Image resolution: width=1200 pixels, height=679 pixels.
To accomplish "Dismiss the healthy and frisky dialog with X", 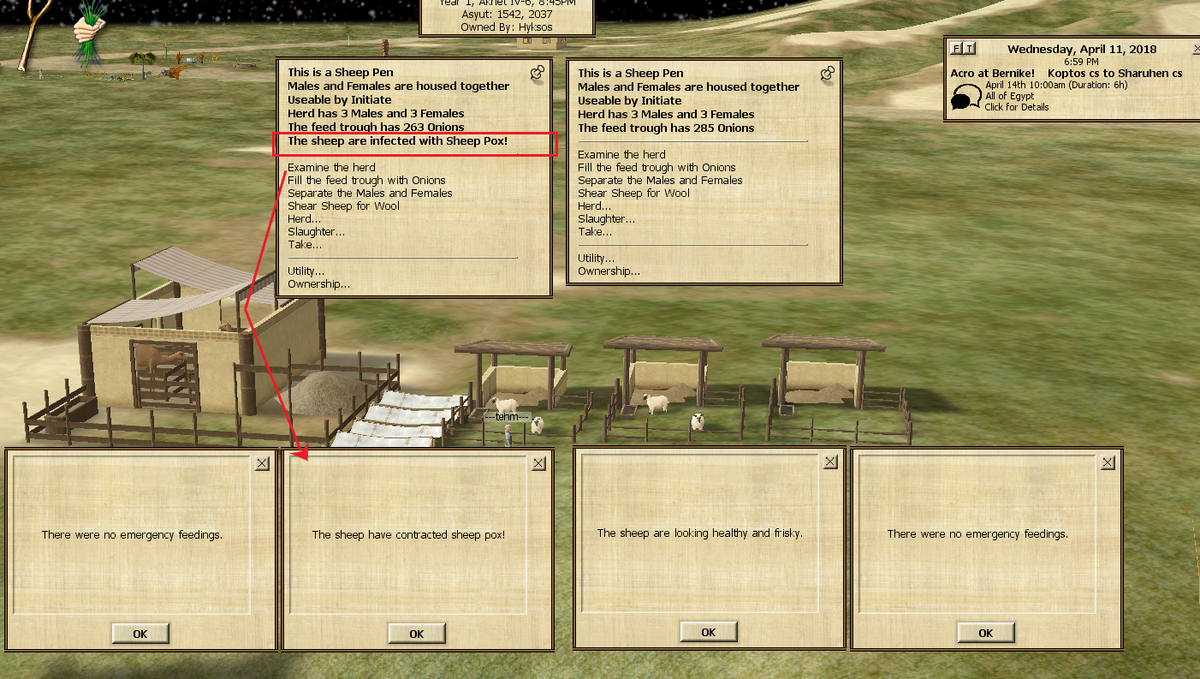I will tap(831, 461).
